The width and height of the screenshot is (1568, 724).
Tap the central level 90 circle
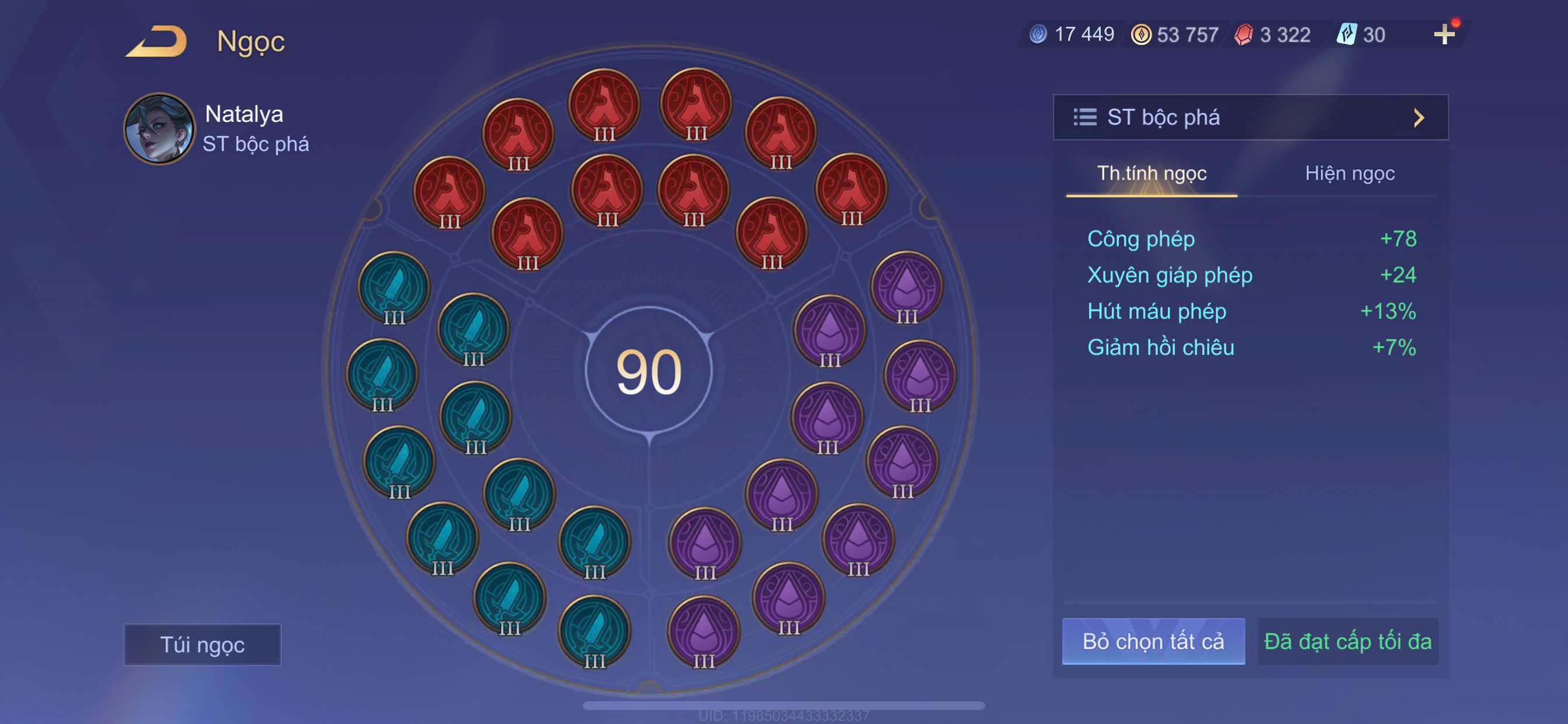(x=649, y=371)
